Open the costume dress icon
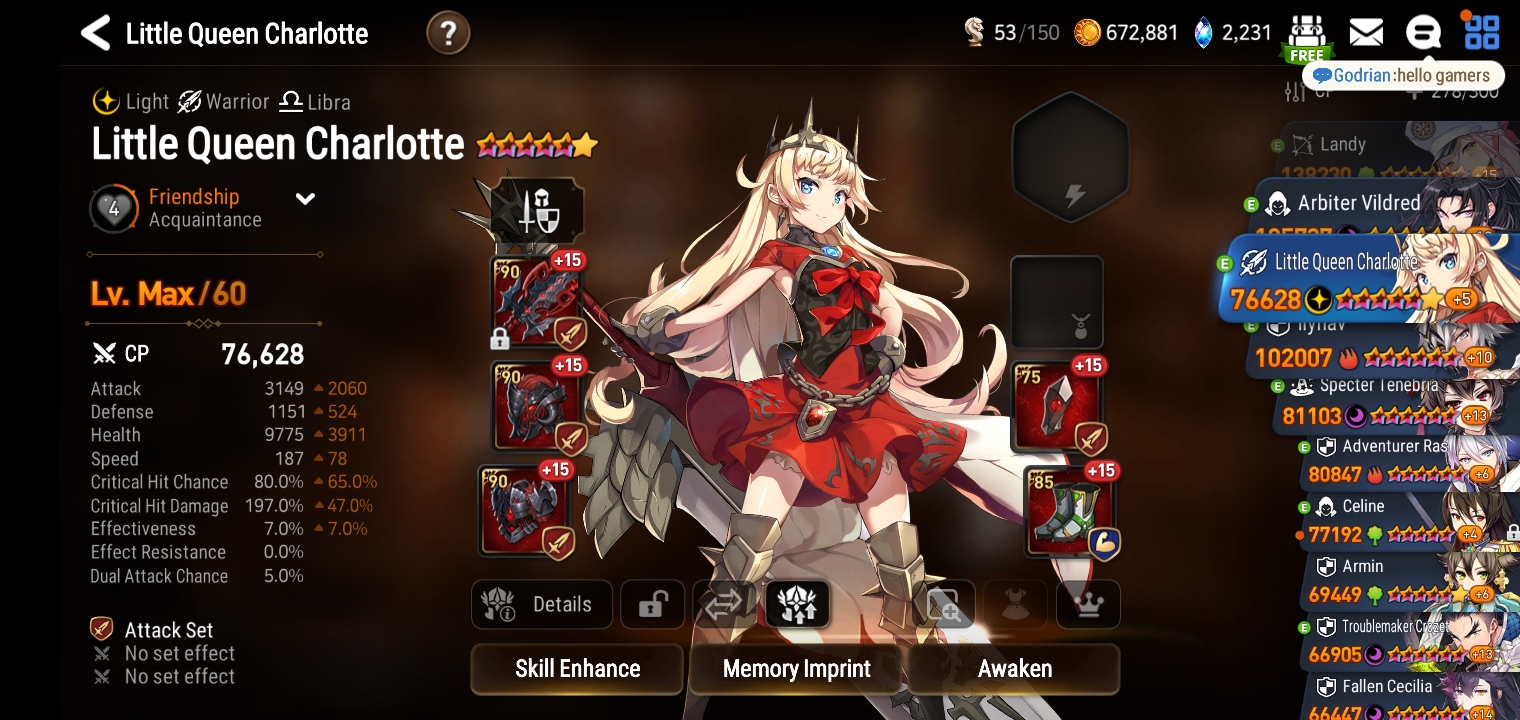1520x720 pixels. (x=1015, y=604)
